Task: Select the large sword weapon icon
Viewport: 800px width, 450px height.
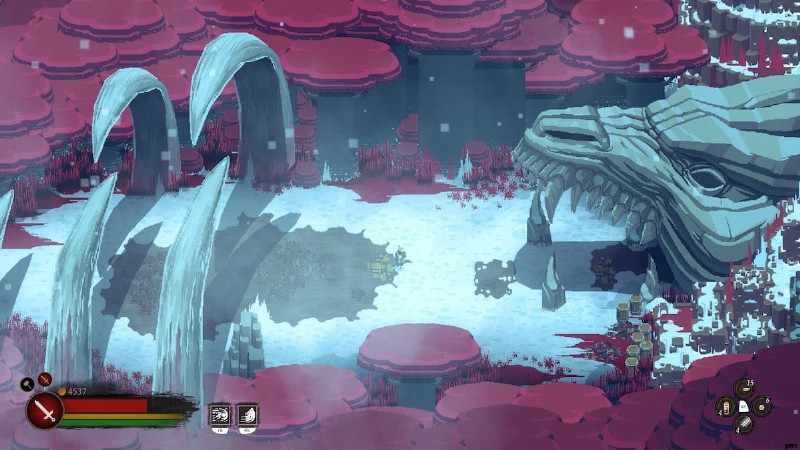Action: (44, 410)
